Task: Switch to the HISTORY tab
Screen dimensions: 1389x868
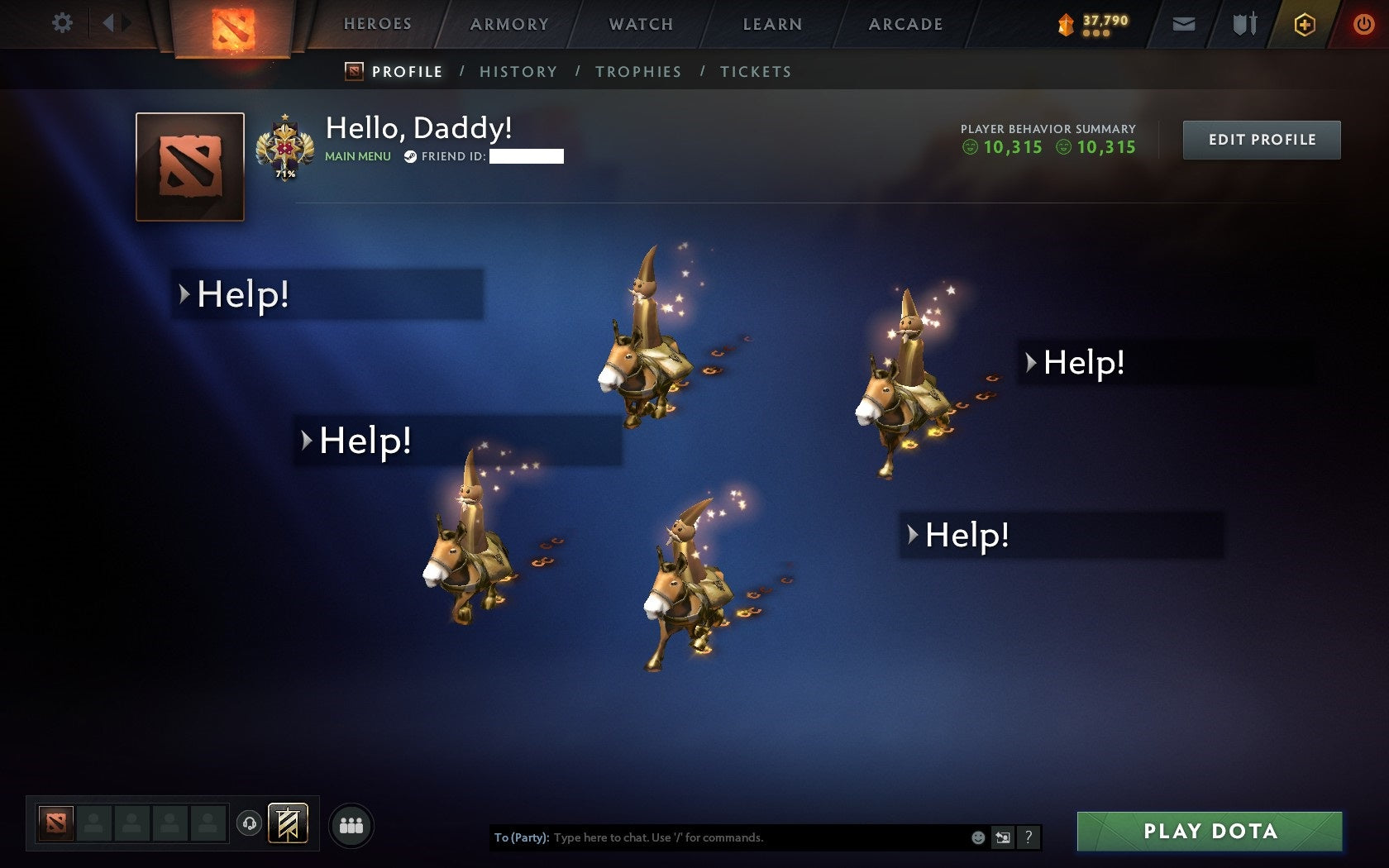Action: click(518, 72)
